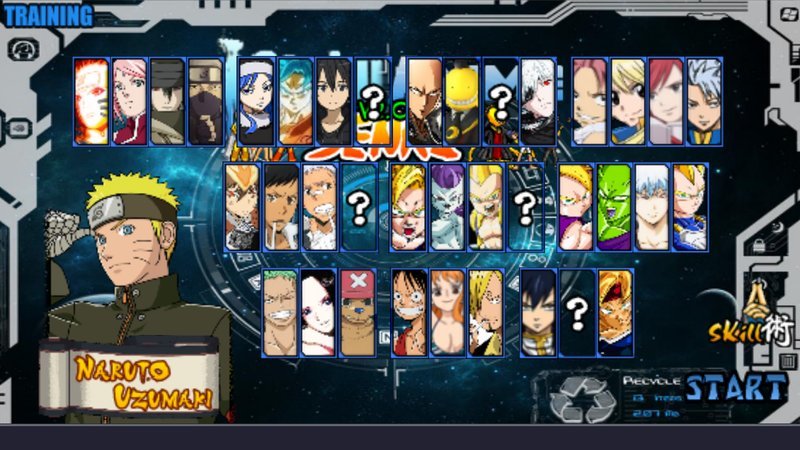Choose Chopper with the pink hat
This screenshot has width=800, height=450.
(x=357, y=312)
